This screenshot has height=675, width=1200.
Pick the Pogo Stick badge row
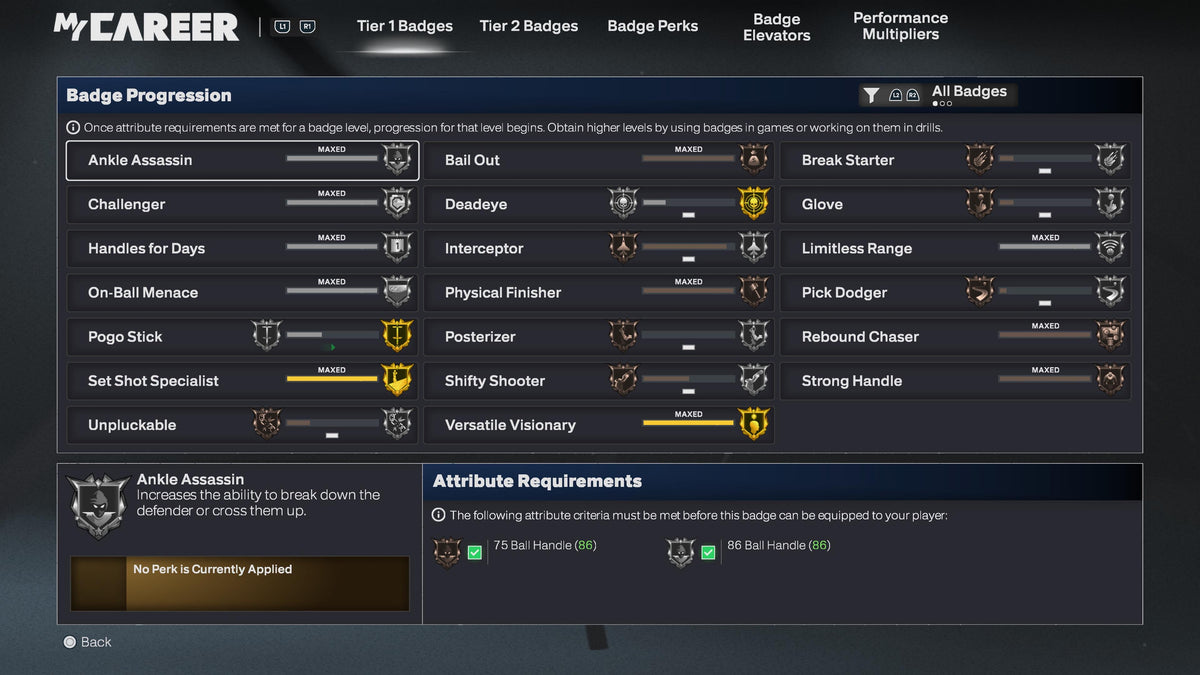coord(241,337)
